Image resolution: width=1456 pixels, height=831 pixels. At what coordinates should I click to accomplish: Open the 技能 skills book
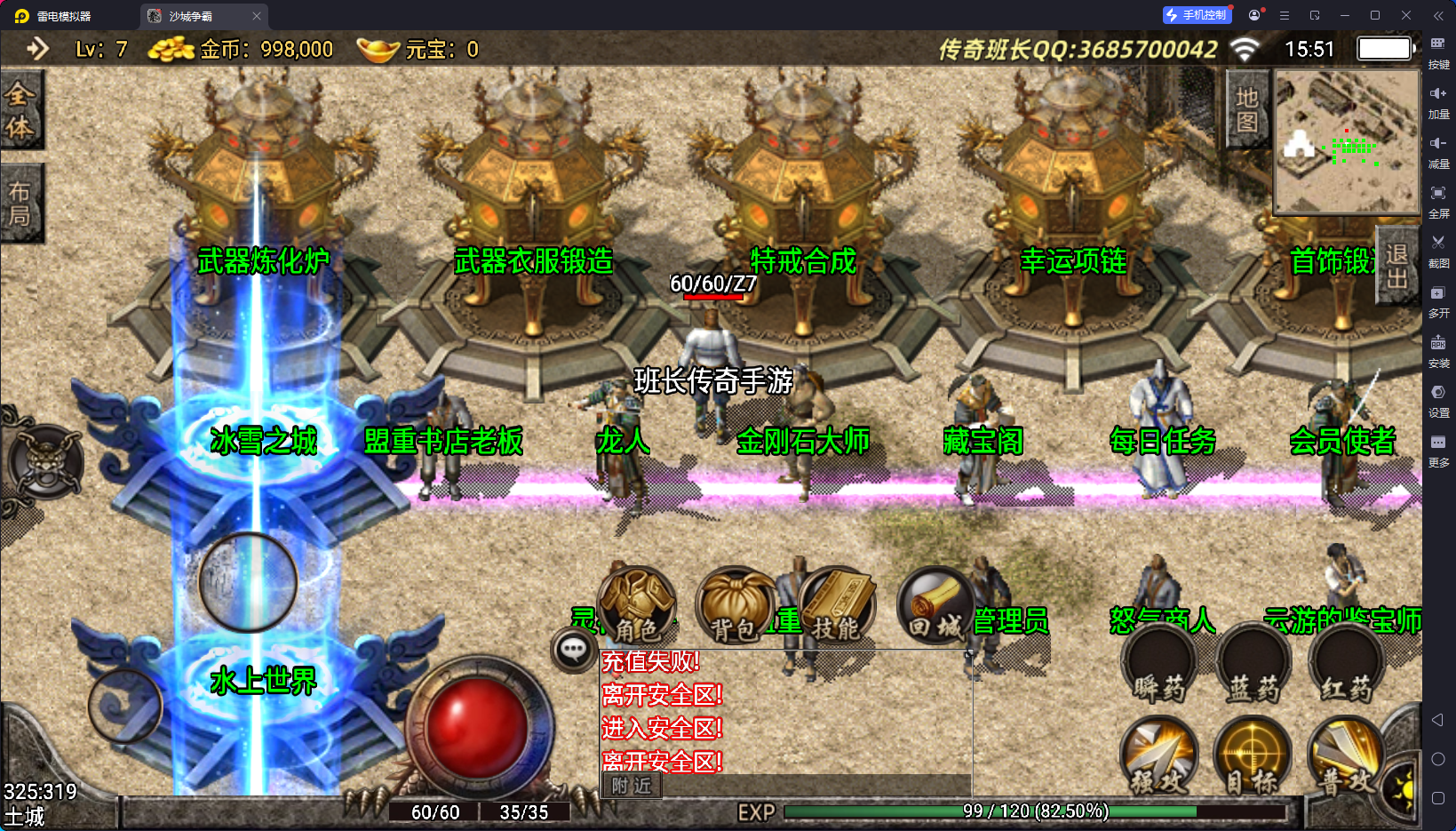coord(836,606)
